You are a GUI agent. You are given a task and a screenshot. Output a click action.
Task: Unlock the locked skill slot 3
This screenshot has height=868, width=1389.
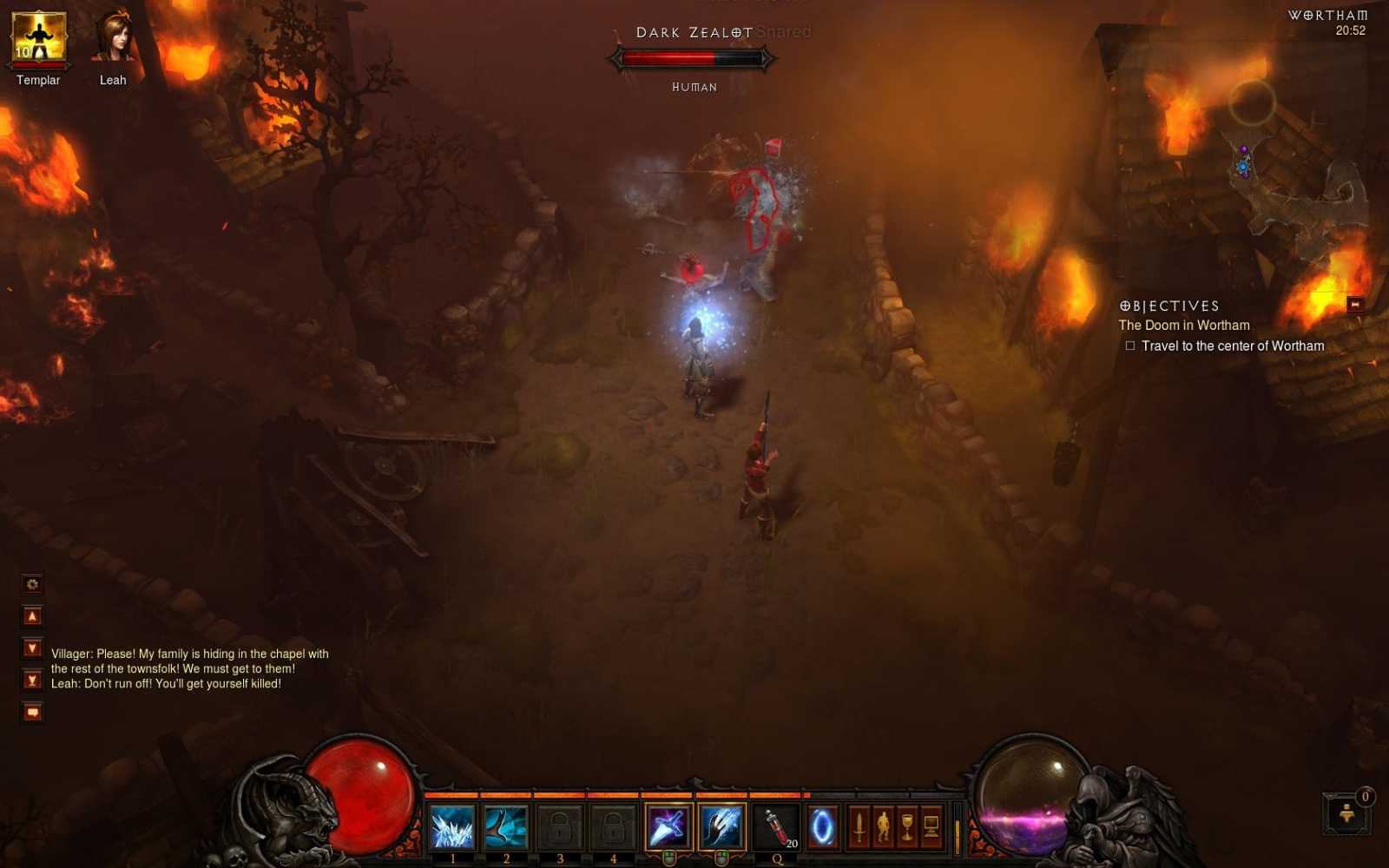pyautogui.click(x=559, y=827)
